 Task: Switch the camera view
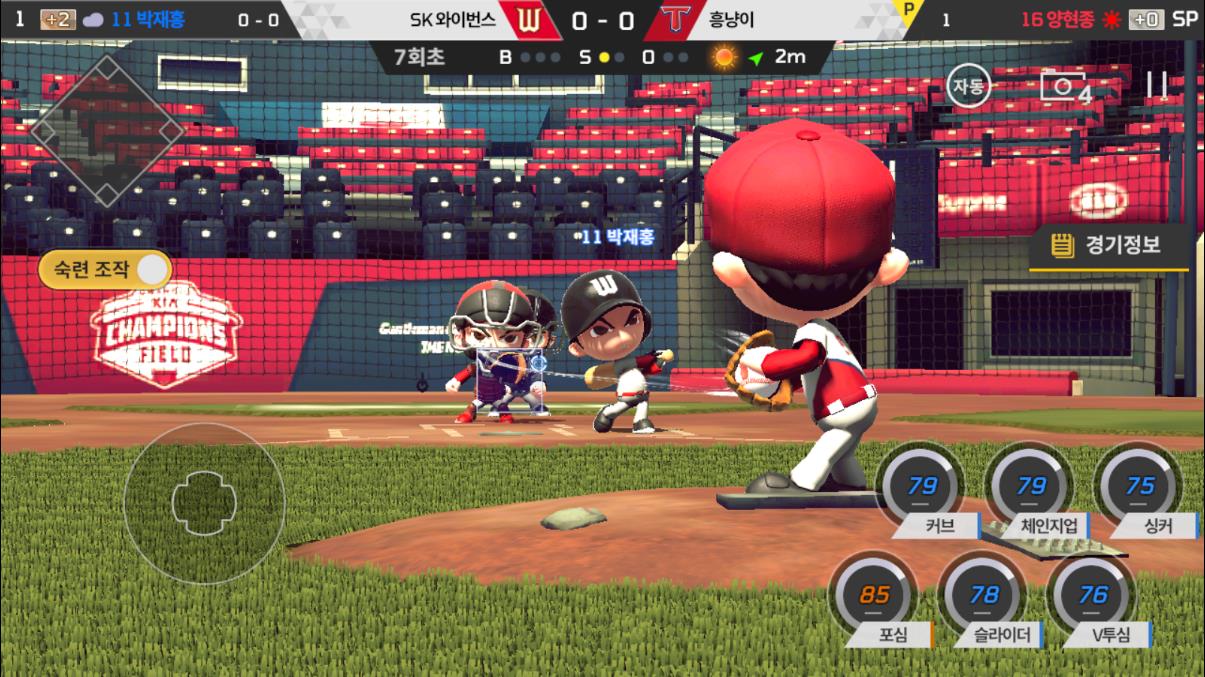coord(1064,87)
